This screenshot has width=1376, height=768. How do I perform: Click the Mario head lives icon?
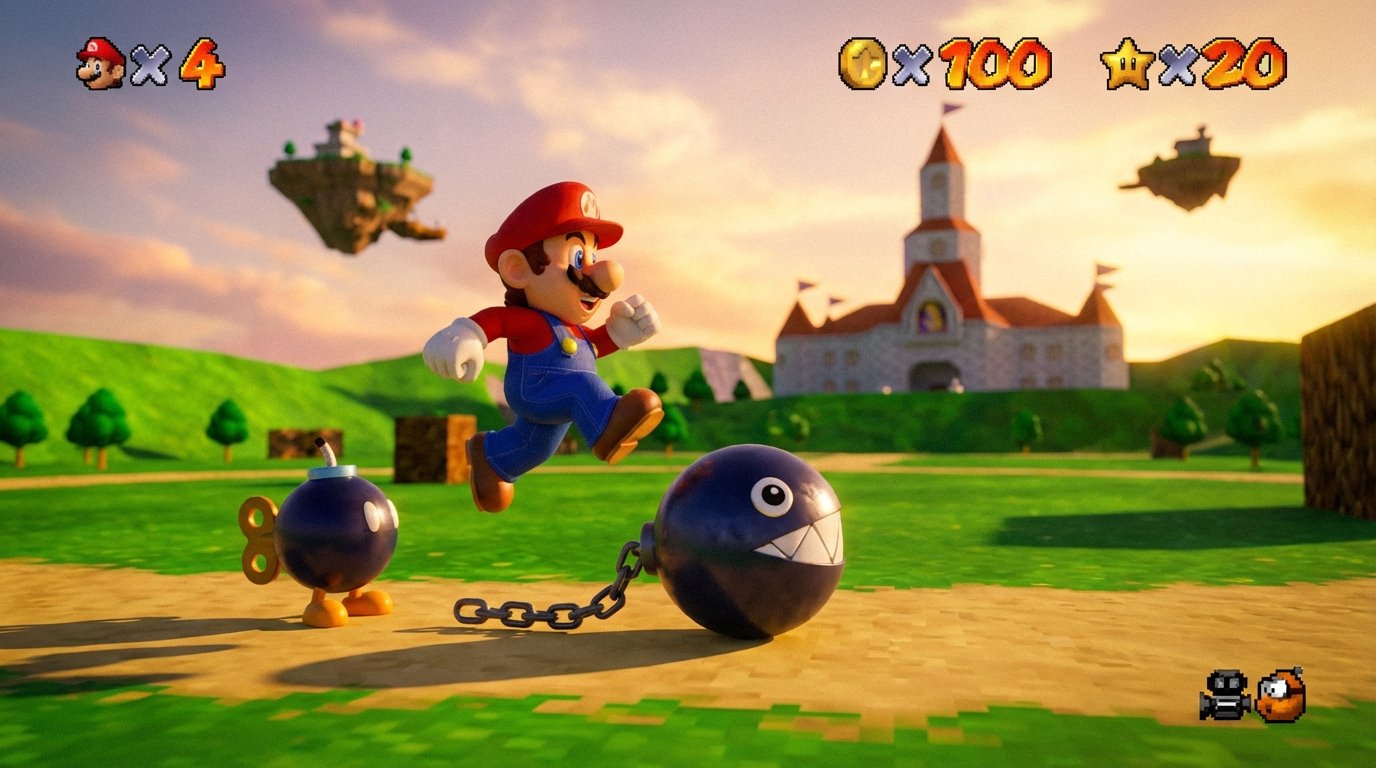coord(99,60)
